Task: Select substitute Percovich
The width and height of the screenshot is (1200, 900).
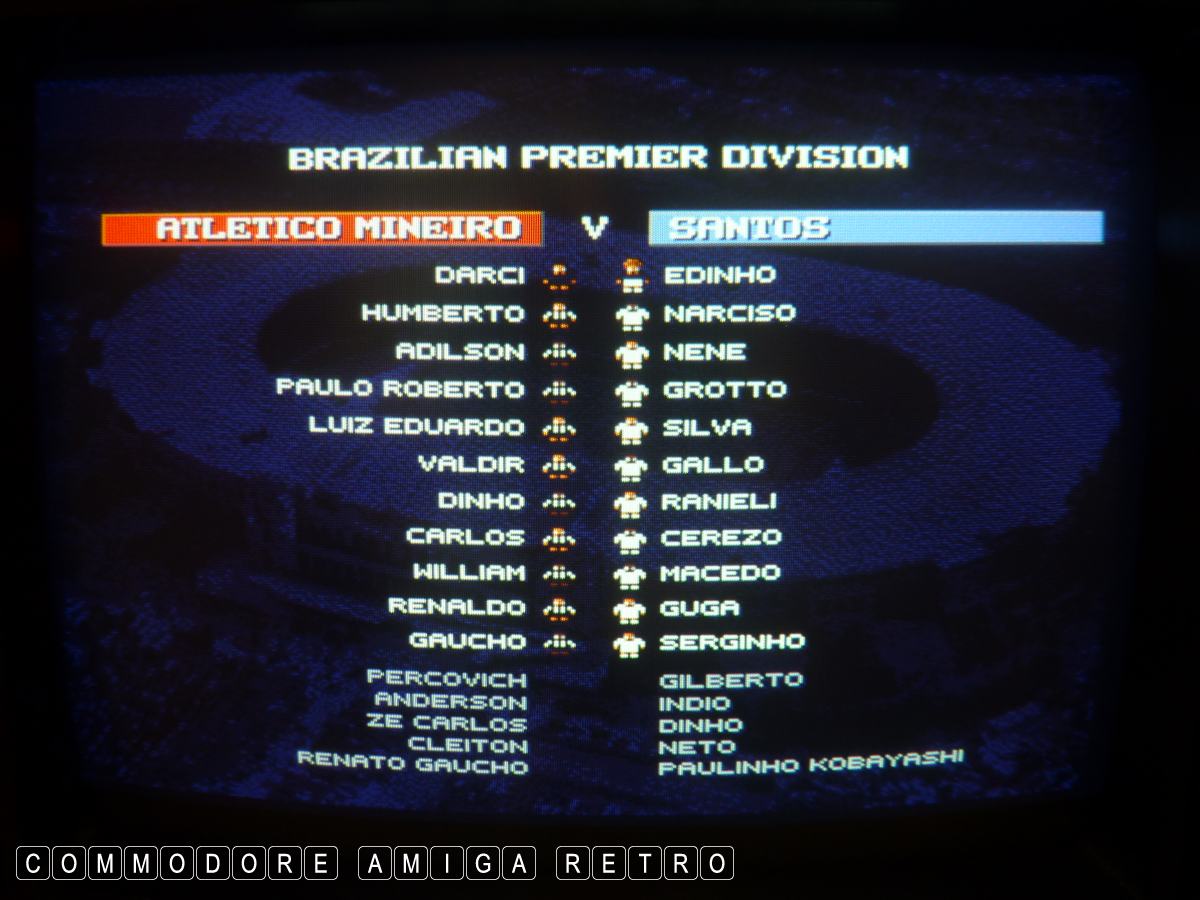Action: pos(446,680)
